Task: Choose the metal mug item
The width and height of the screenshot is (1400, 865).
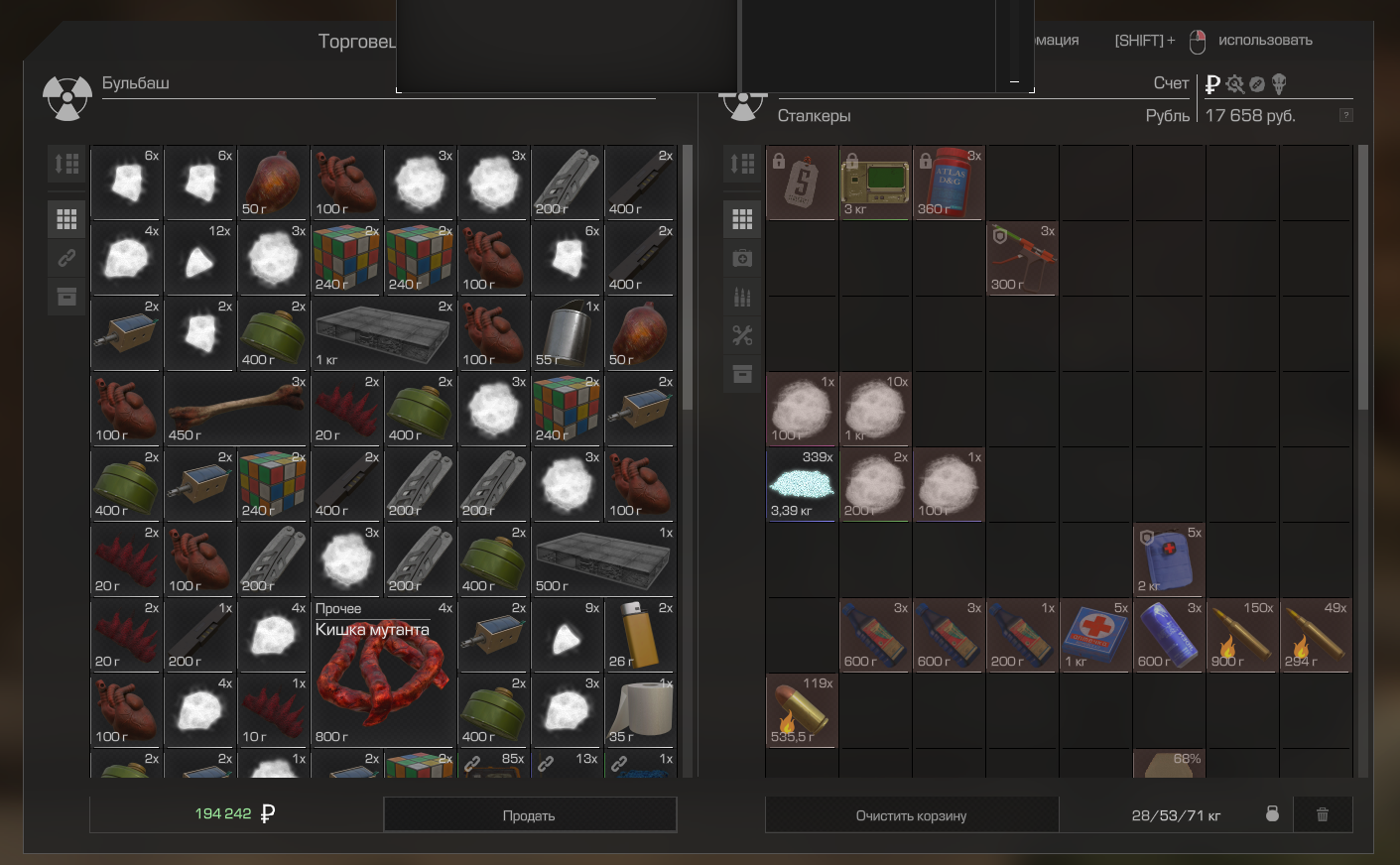Action: (567, 333)
